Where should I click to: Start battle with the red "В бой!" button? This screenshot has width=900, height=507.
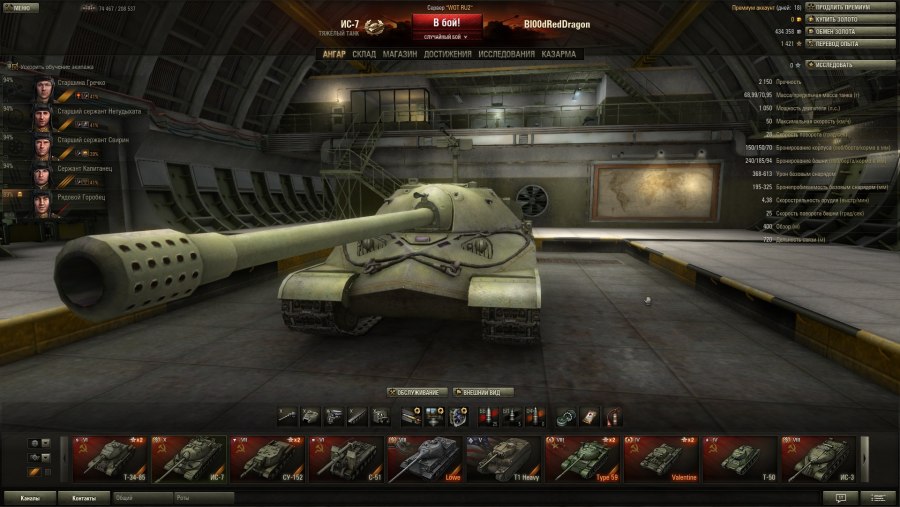pyautogui.click(x=447, y=23)
